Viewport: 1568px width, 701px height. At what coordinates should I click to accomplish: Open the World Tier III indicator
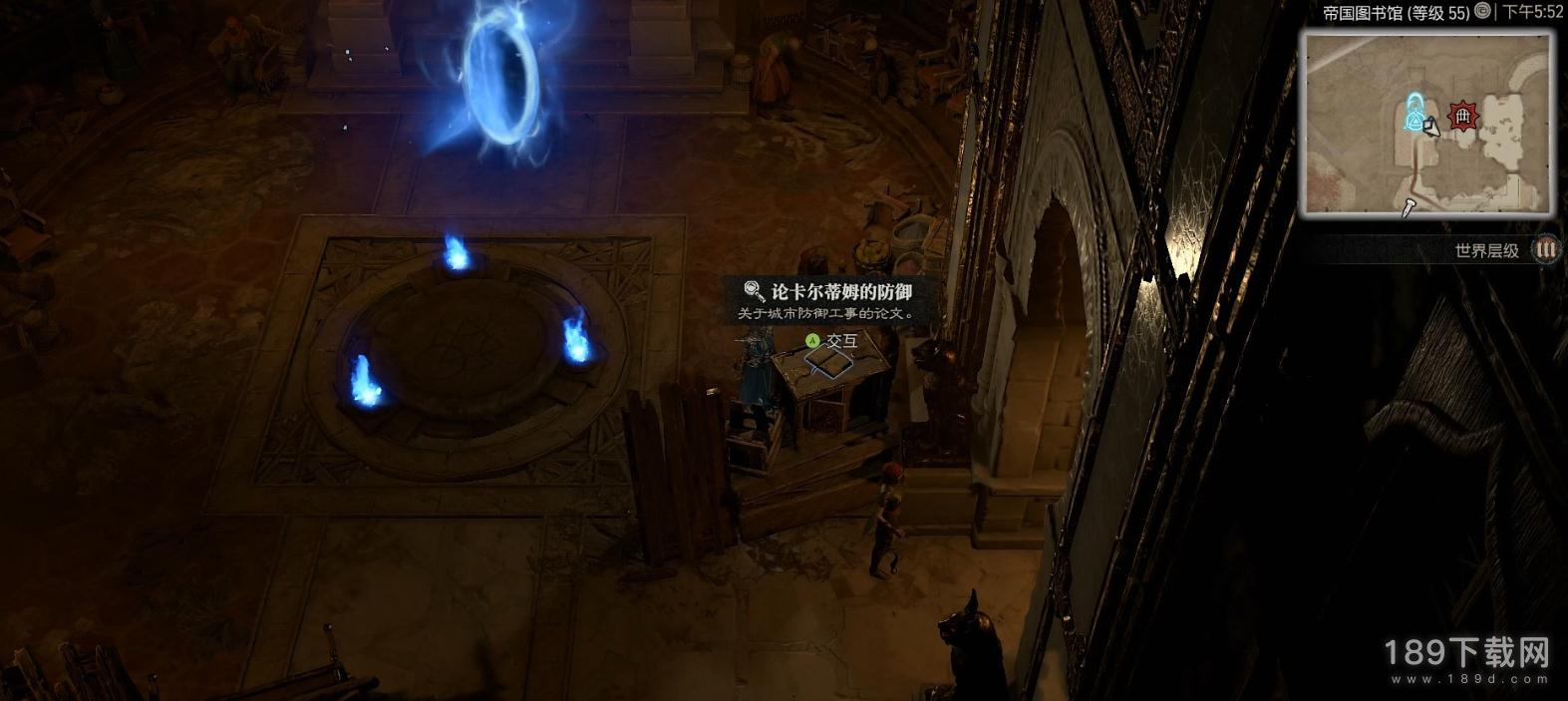1546,249
